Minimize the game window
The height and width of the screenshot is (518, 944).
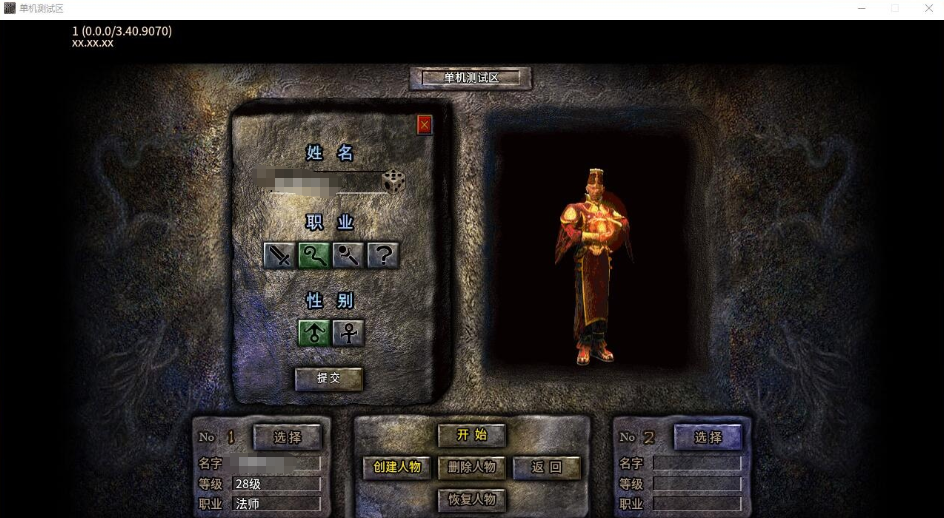click(x=861, y=8)
